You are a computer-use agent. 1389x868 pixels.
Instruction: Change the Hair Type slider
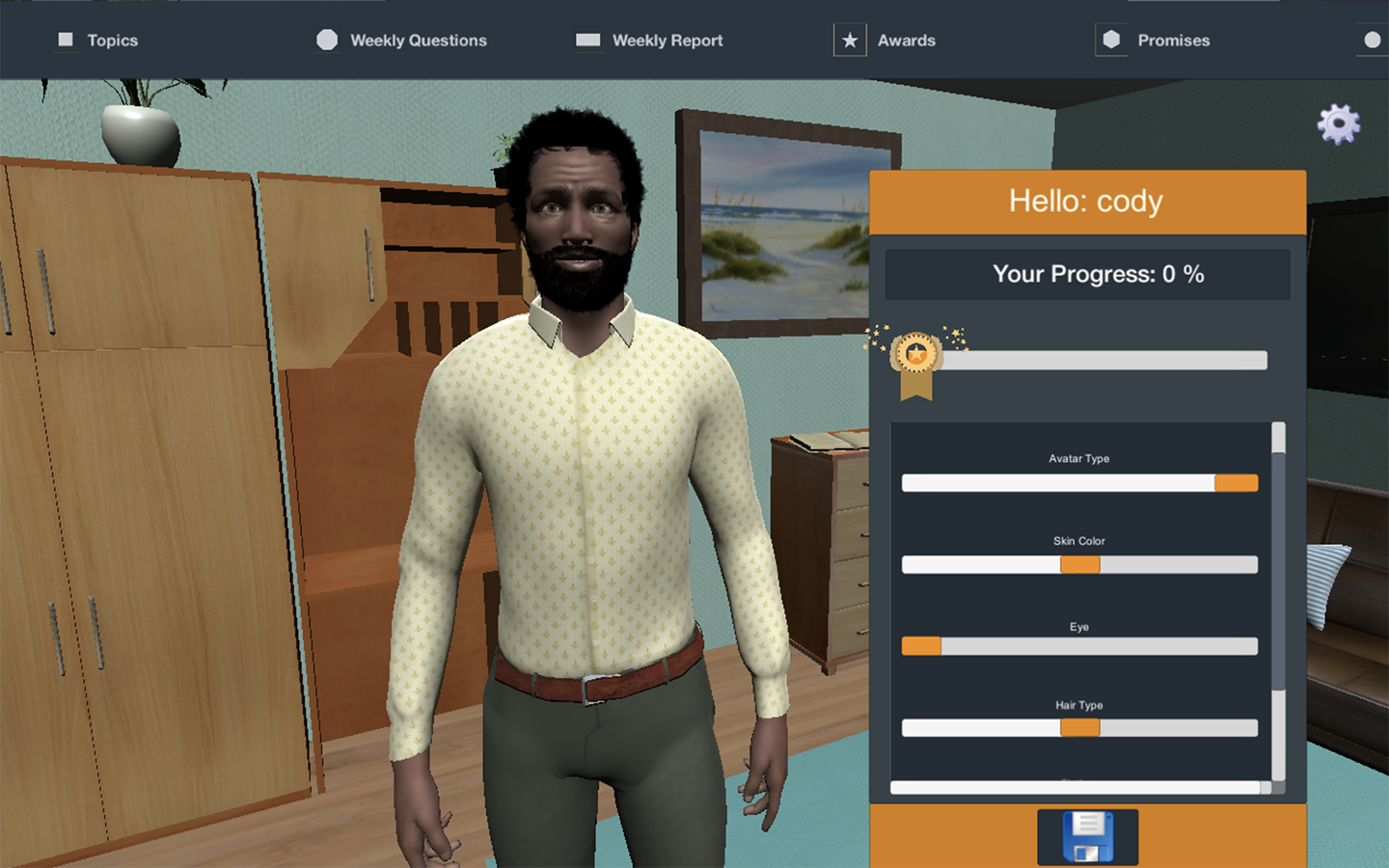click(x=1079, y=728)
